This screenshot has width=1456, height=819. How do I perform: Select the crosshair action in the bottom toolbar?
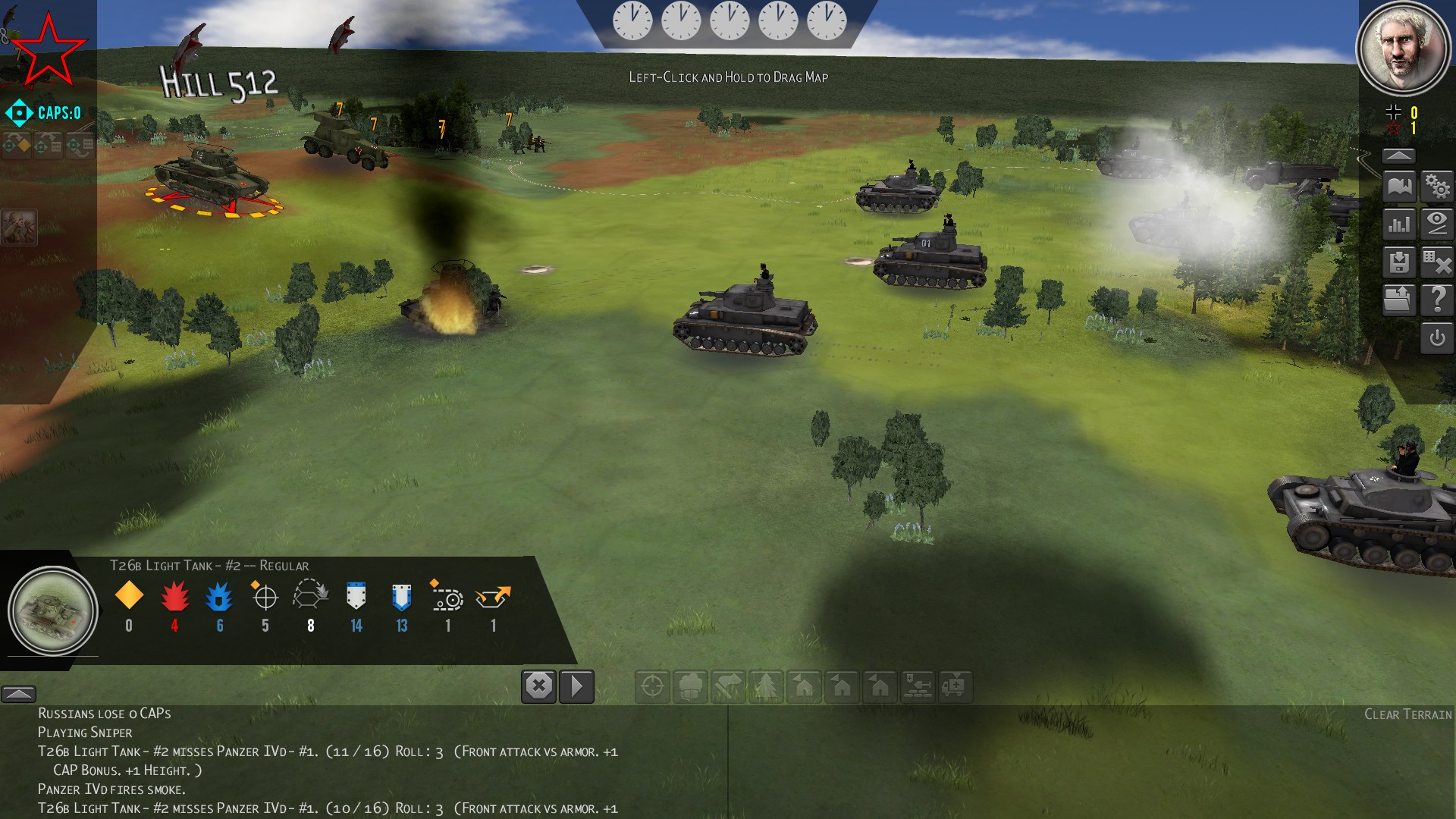[652, 687]
